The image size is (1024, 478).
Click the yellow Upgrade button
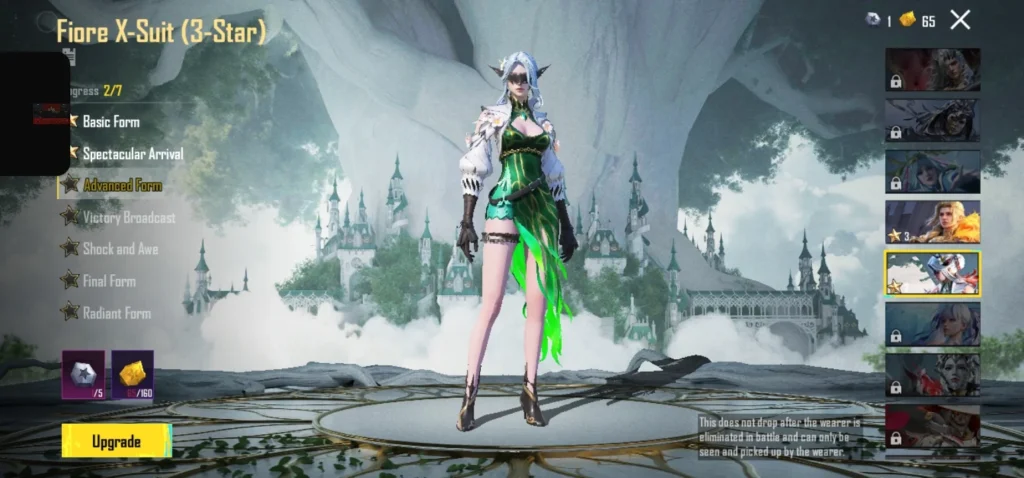(116, 441)
